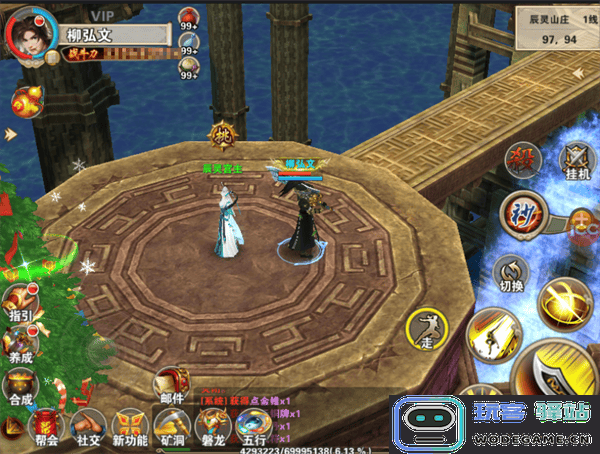
Task: Open the 帮会 guild menu
Action: tap(47, 428)
